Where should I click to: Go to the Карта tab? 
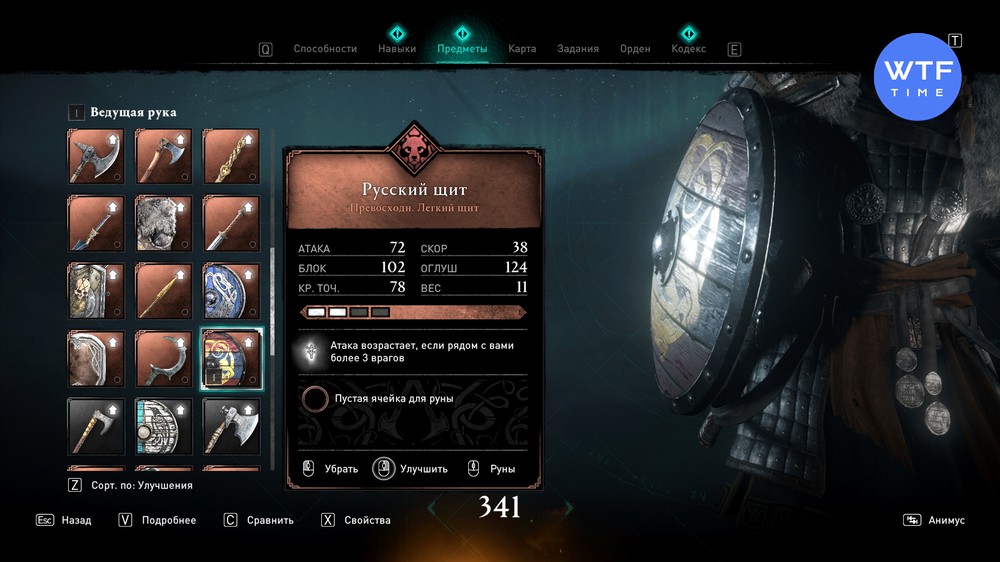click(x=522, y=48)
